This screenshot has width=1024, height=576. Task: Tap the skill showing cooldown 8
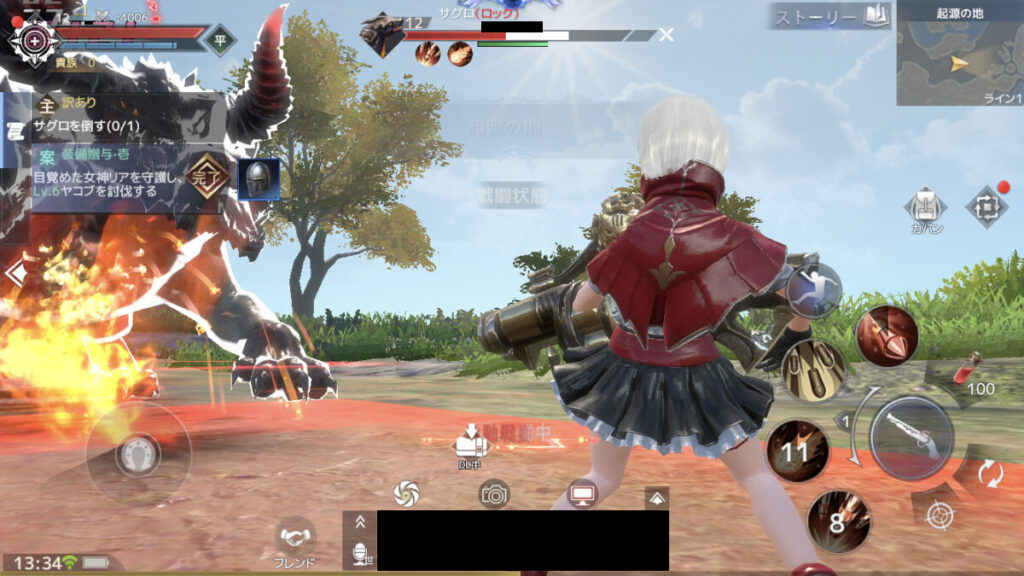coord(838,521)
